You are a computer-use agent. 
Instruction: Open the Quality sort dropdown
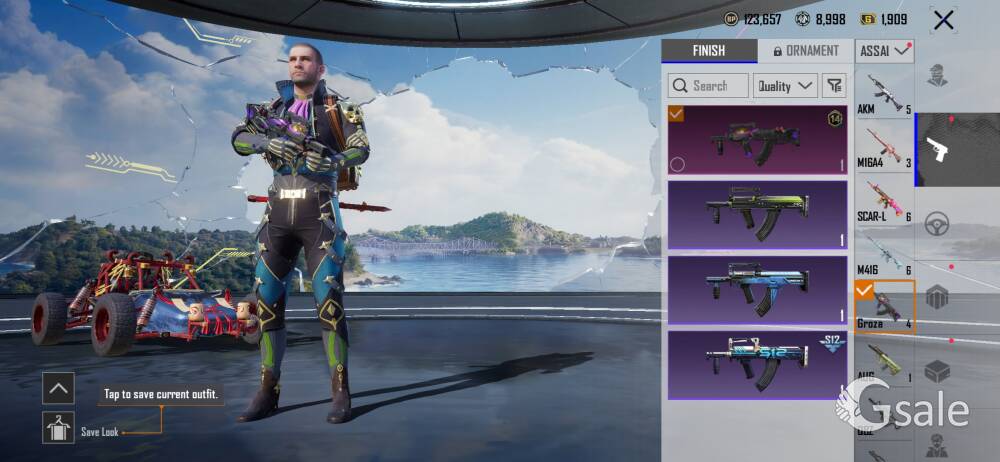[x=785, y=86]
